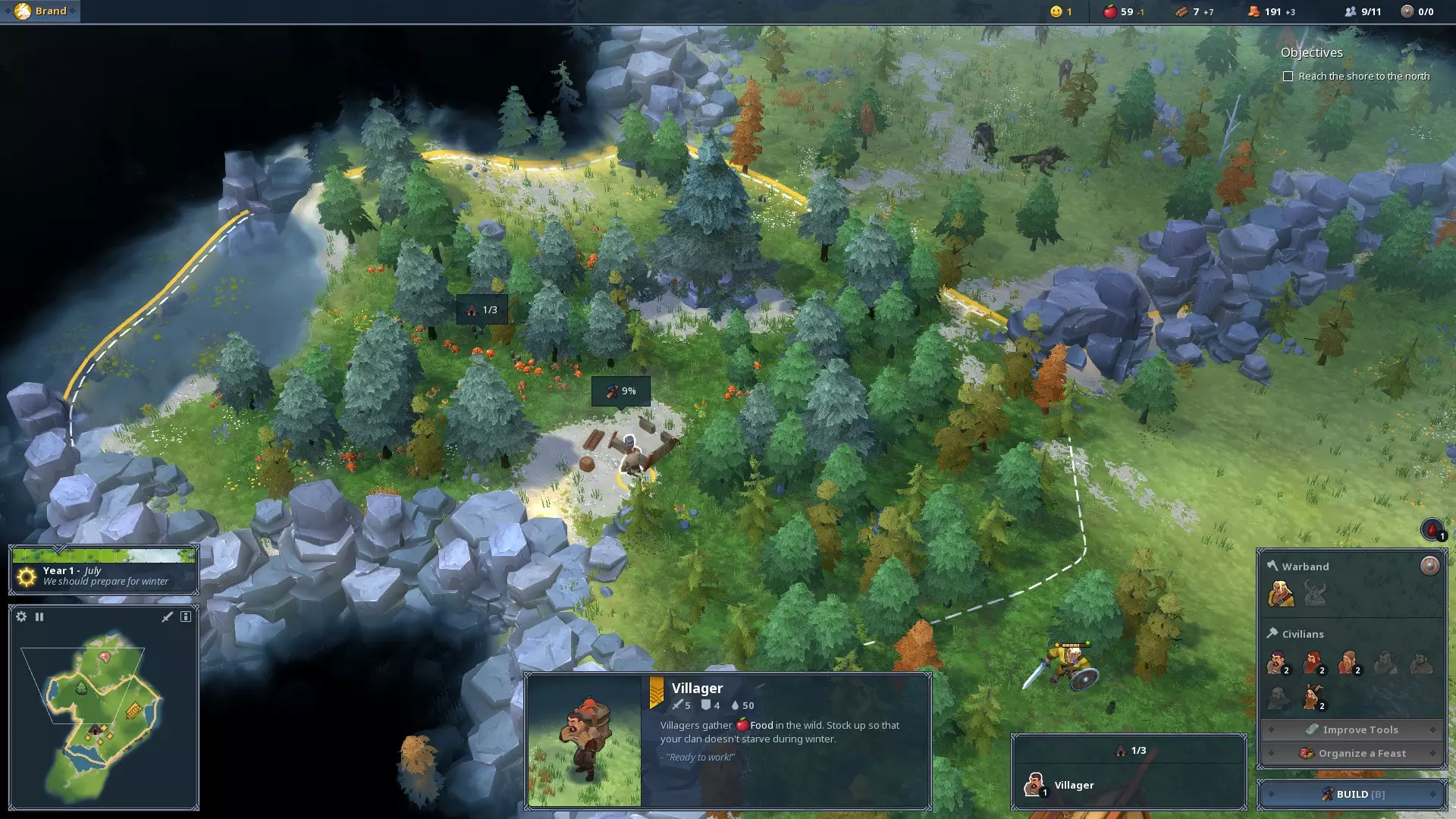The height and width of the screenshot is (819, 1456).
Task: Open the info panel icon above the minimap
Action: (x=186, y=617)
